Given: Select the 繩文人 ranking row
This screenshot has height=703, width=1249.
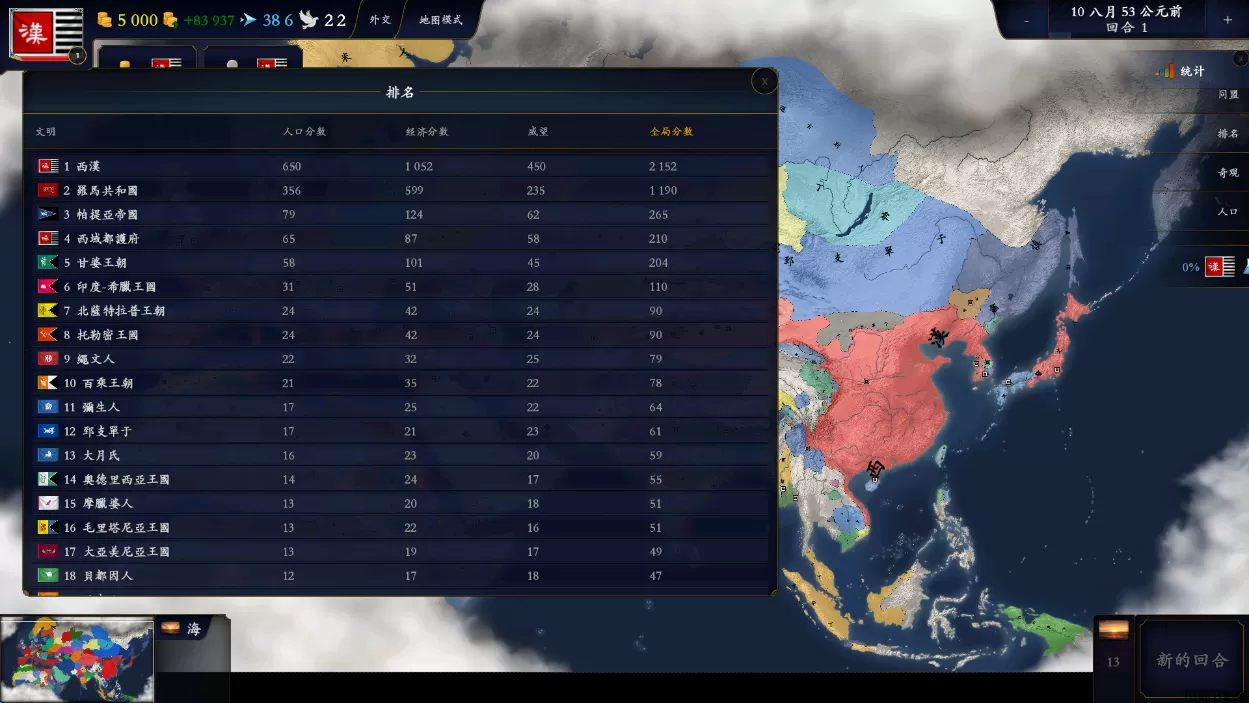Looking at the screenshot, I should coord(400,359).
